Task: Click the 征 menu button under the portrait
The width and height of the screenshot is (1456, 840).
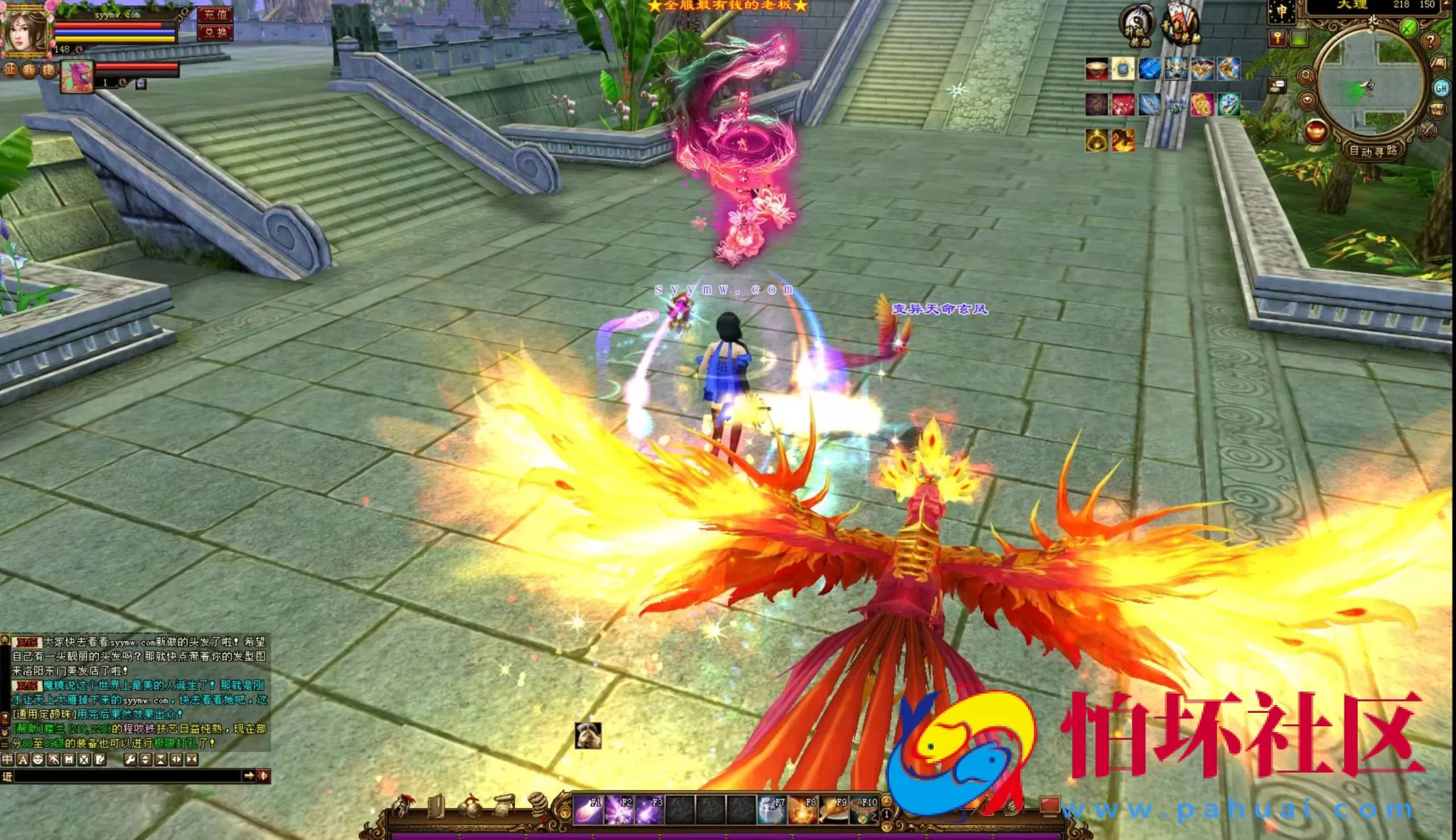Action: point(9,71)
